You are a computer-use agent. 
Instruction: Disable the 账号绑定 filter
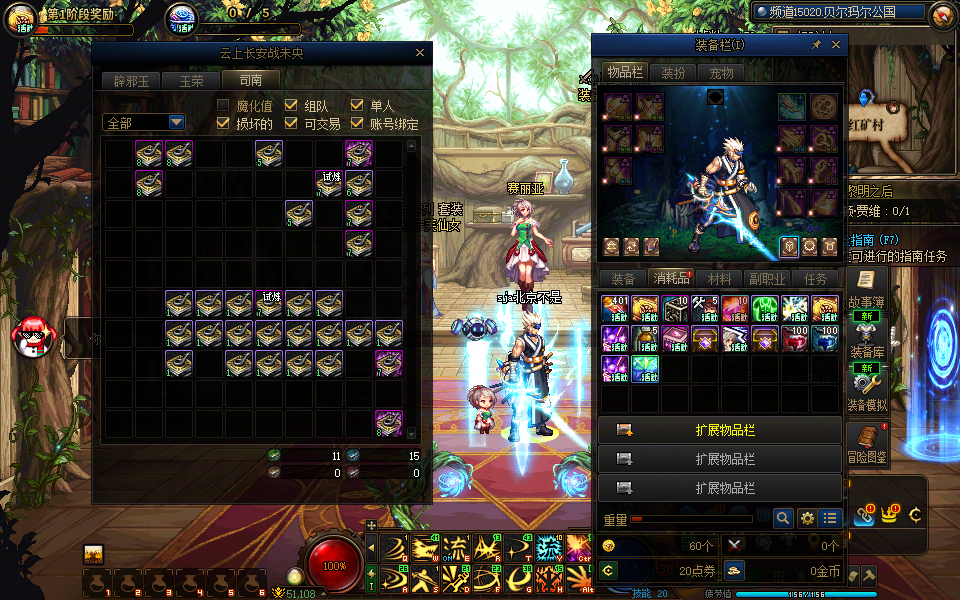point(357,124)
